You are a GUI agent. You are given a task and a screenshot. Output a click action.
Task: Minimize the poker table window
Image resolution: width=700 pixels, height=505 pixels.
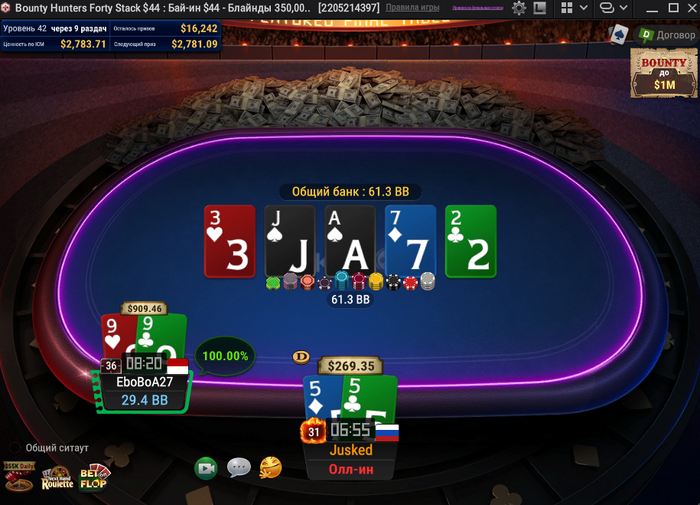tap(655, 8)
